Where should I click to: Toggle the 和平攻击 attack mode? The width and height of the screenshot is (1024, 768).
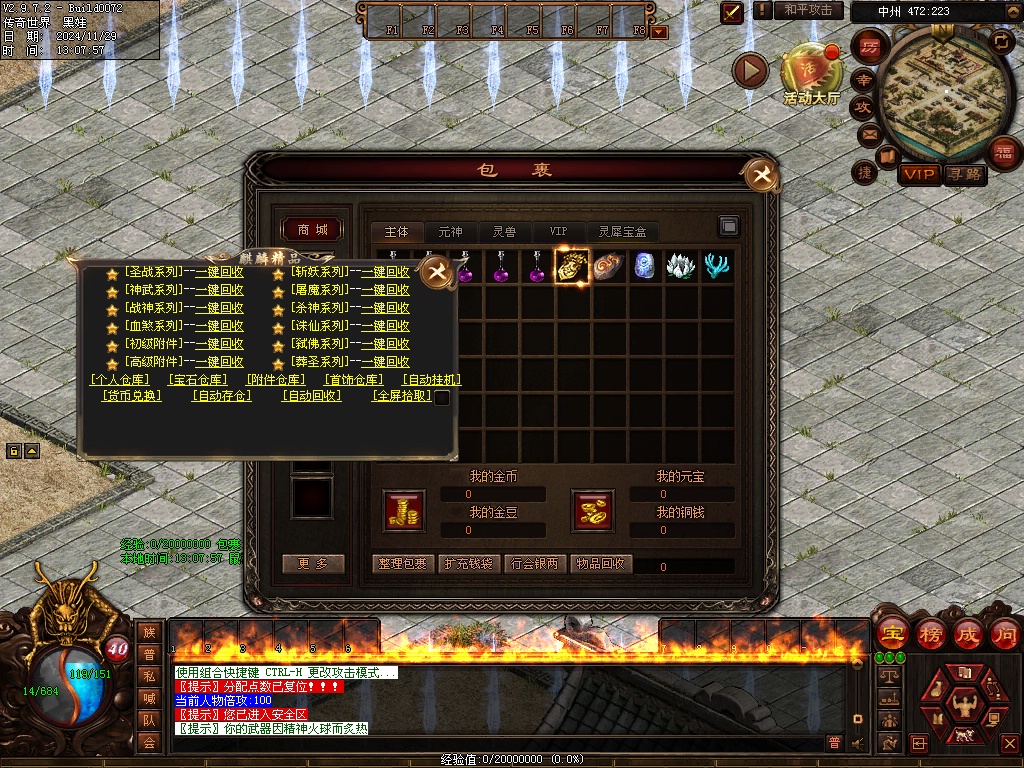(808, 10)
